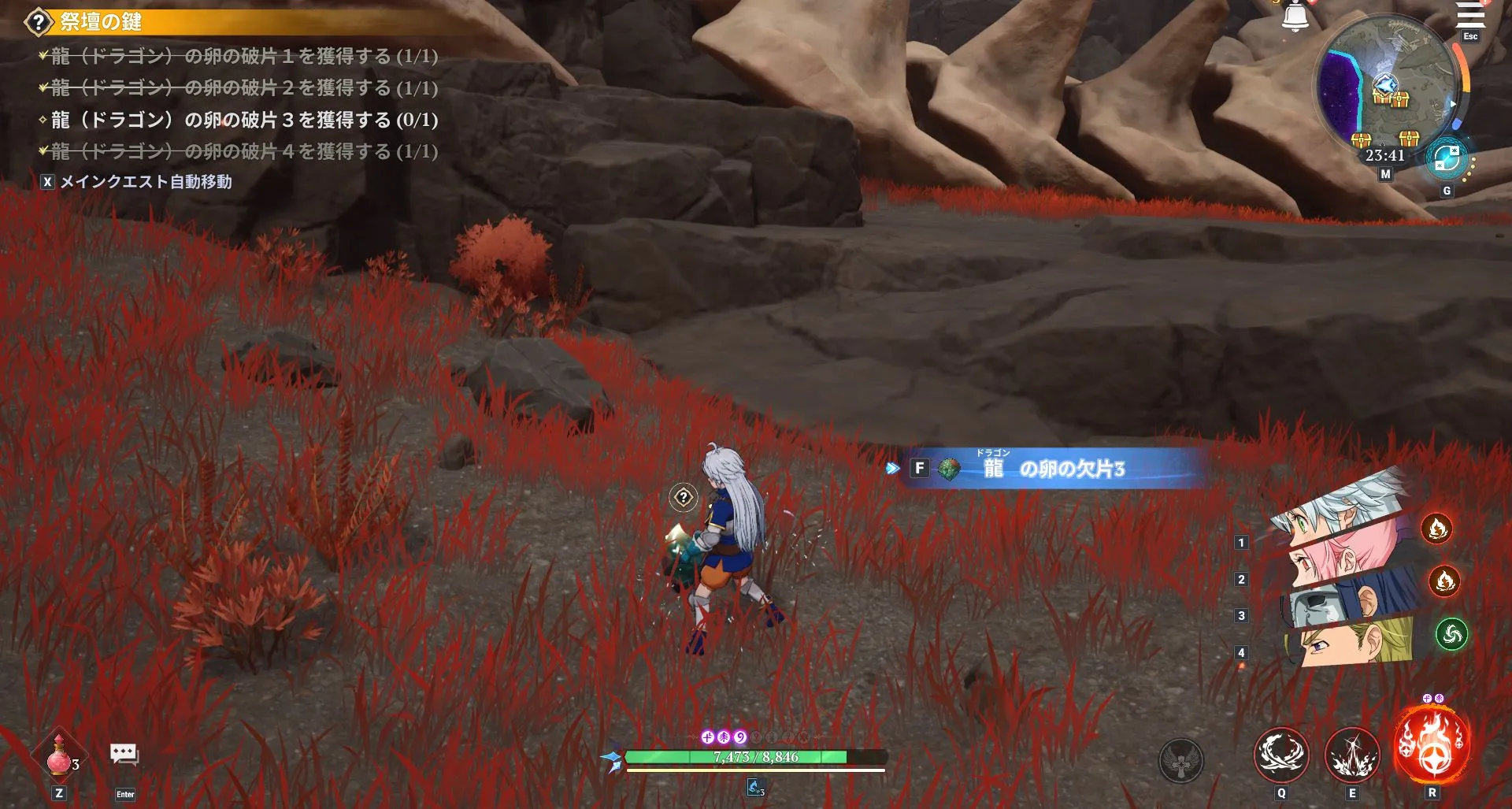The height and width of the screenshot is (809, 1512).
Task: Select the dragon egg fragment item icon
Action: (948, 466)
